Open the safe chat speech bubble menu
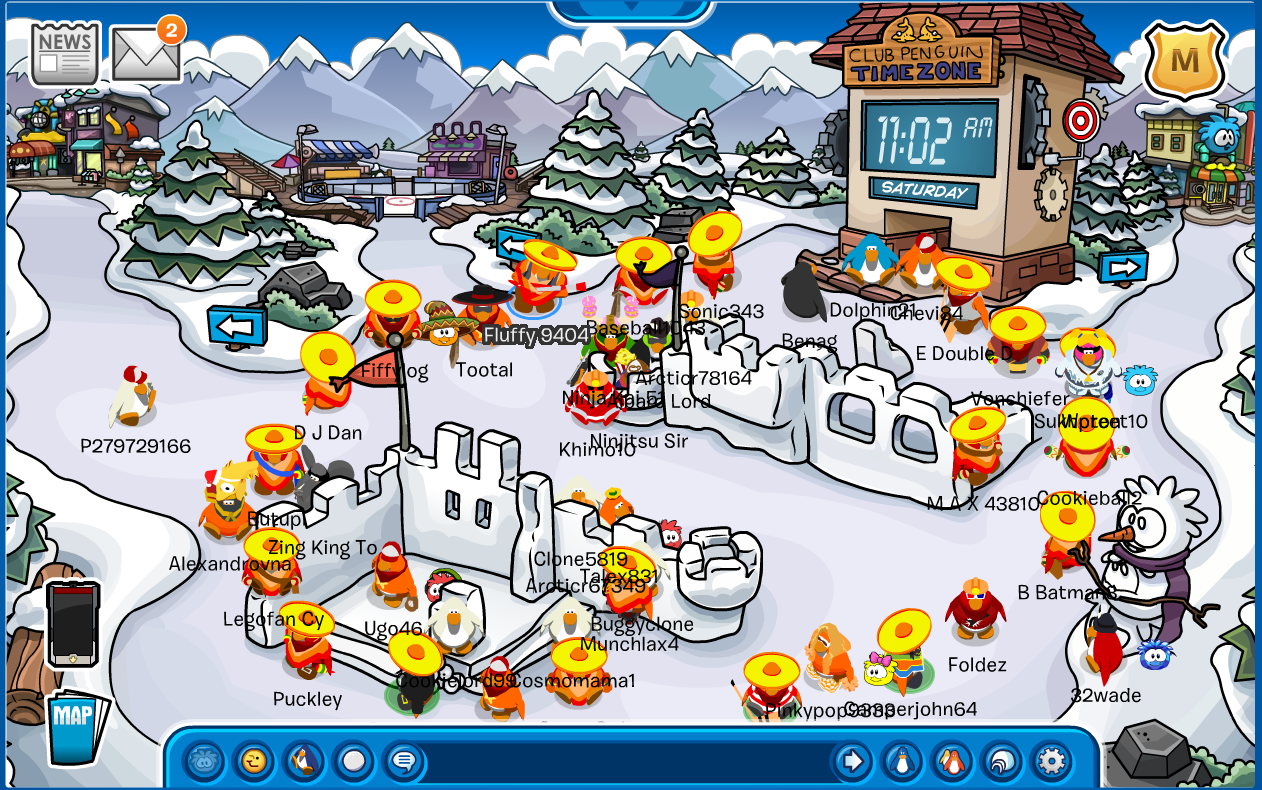 pos(403,761)
